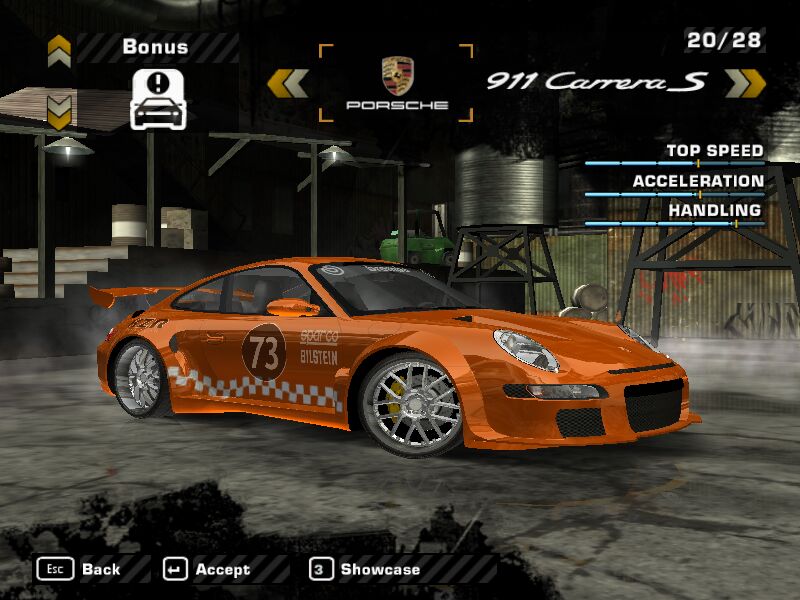Switch category with the up arrow

[59, 47]
